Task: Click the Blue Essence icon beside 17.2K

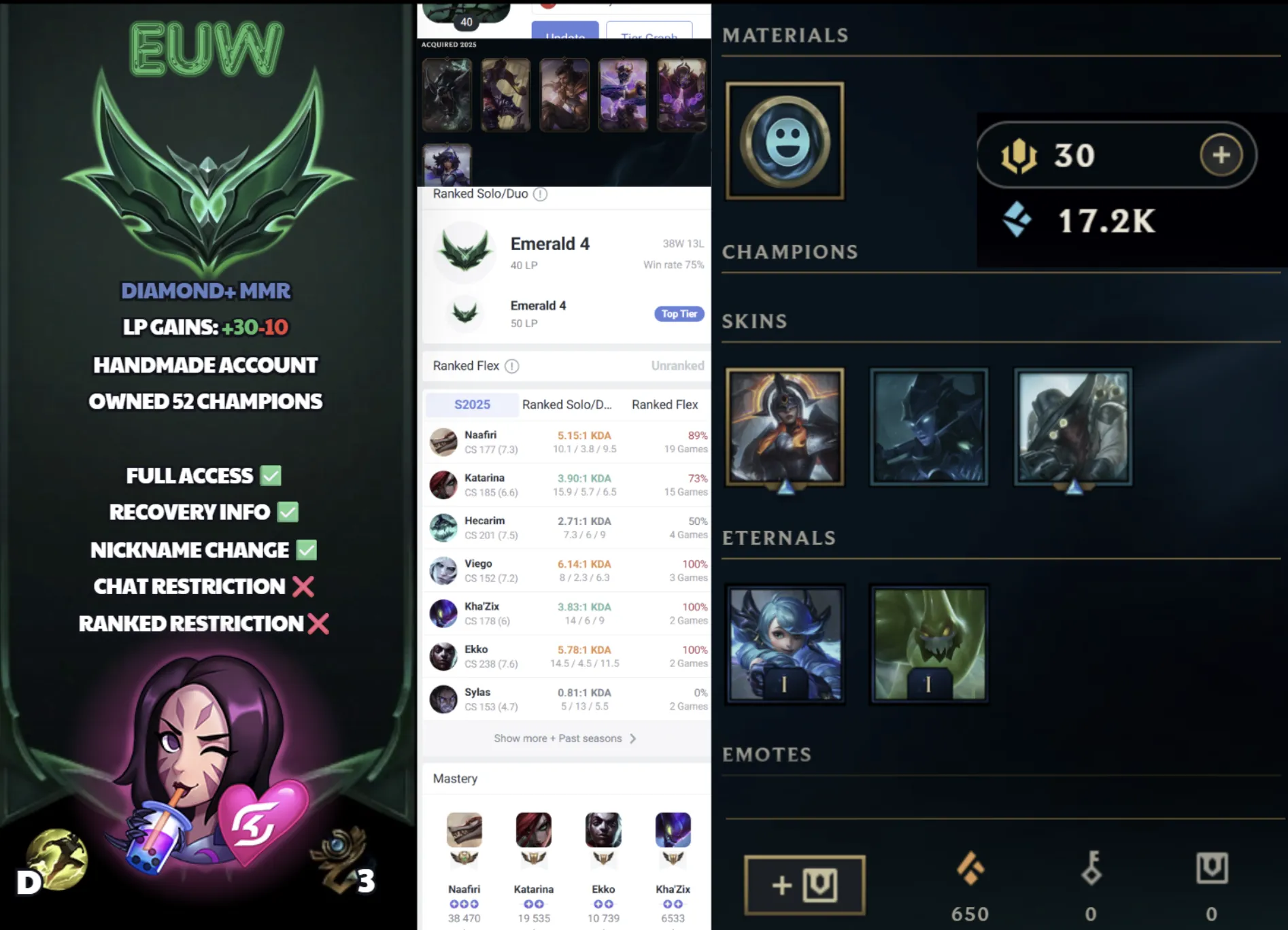Action: click(1017, 219)
